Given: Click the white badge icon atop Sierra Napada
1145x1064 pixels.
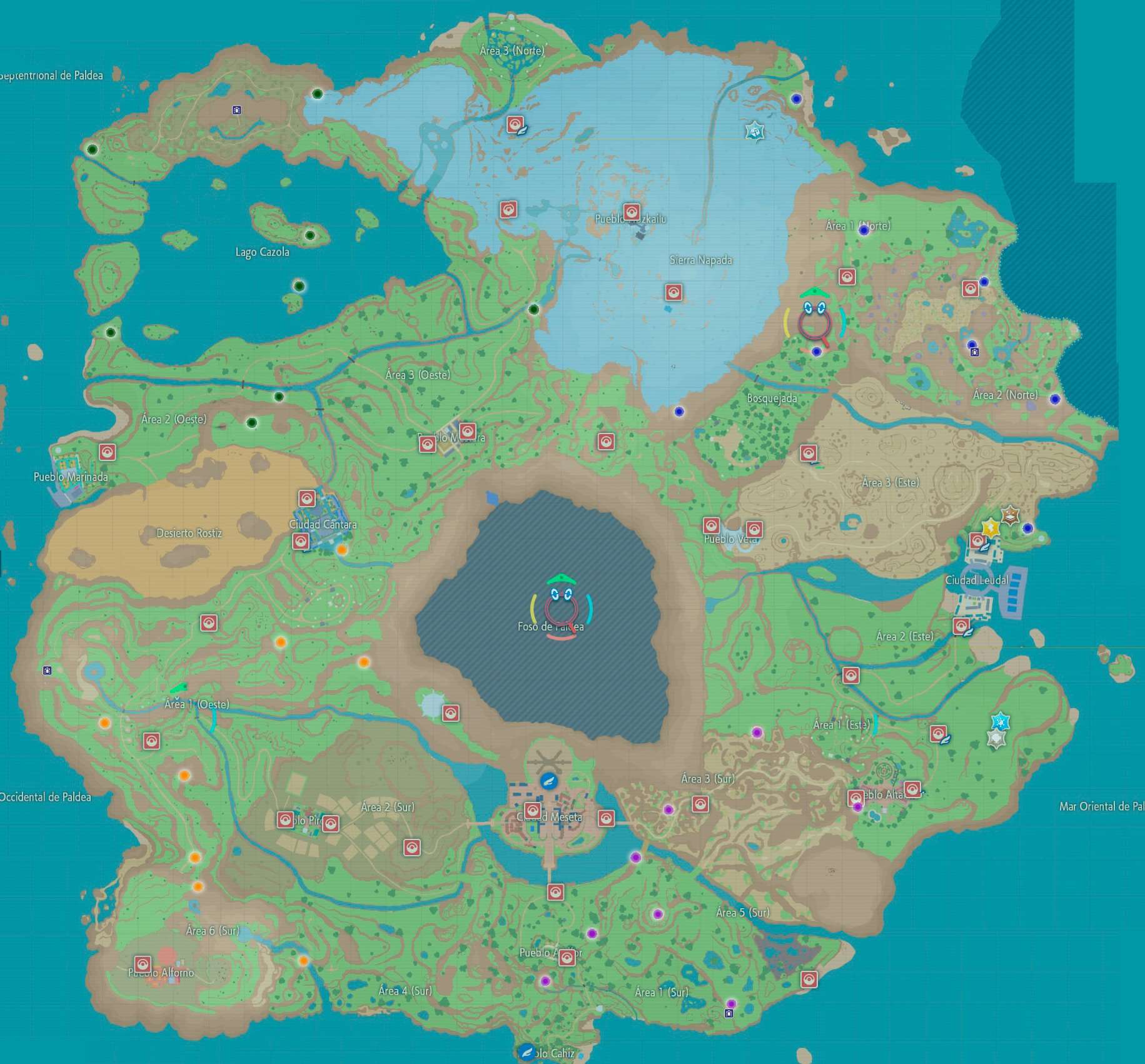Looking at the screenshot, I should (x=755, y=133).
